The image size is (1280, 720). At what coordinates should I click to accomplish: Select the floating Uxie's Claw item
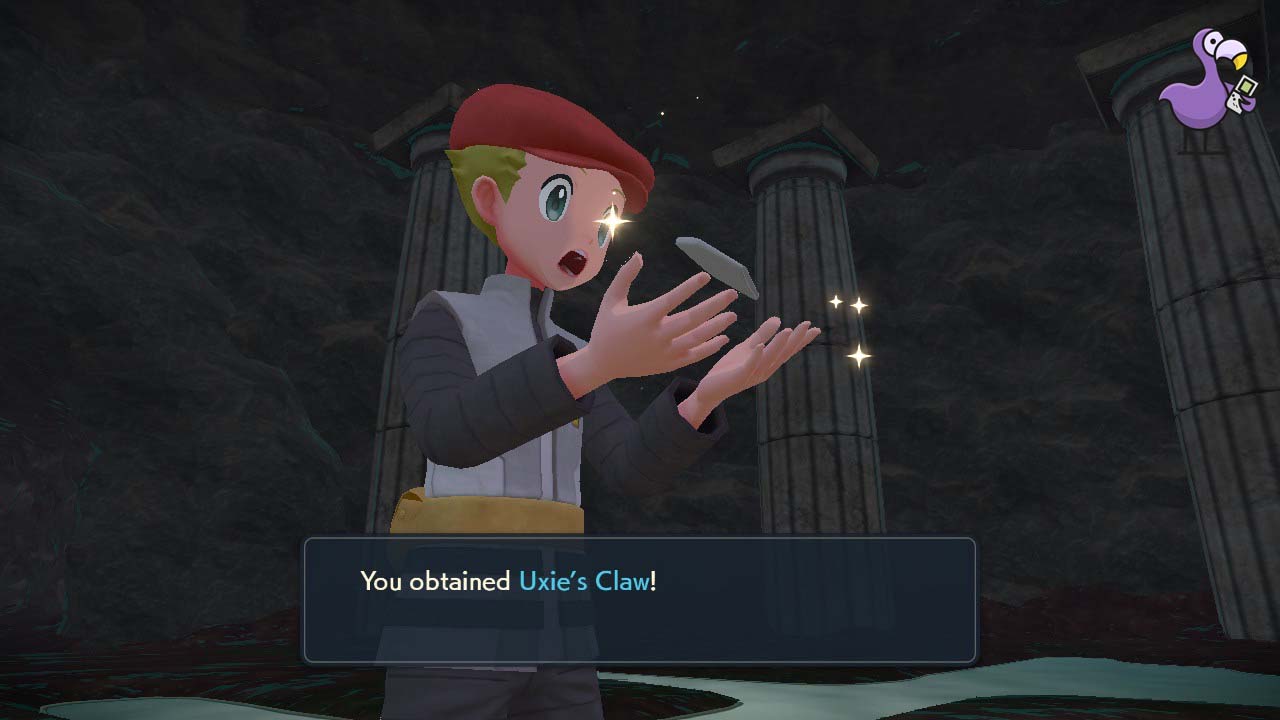(716, 265)
